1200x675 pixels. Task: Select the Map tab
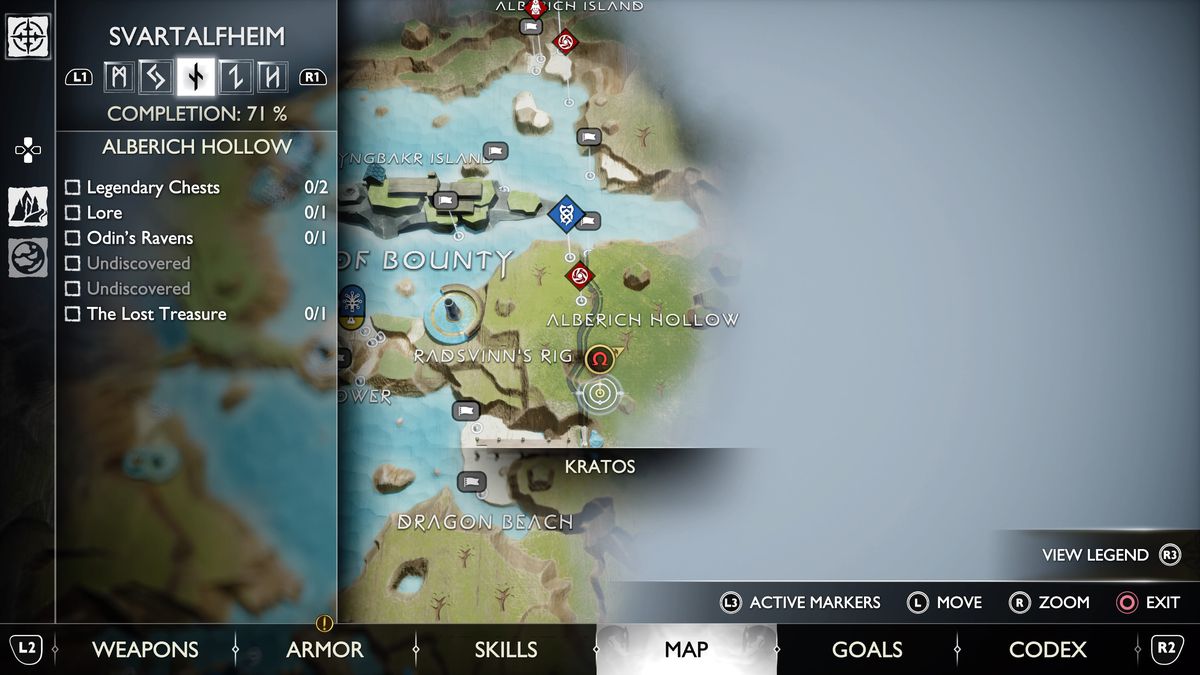(686, 650)
